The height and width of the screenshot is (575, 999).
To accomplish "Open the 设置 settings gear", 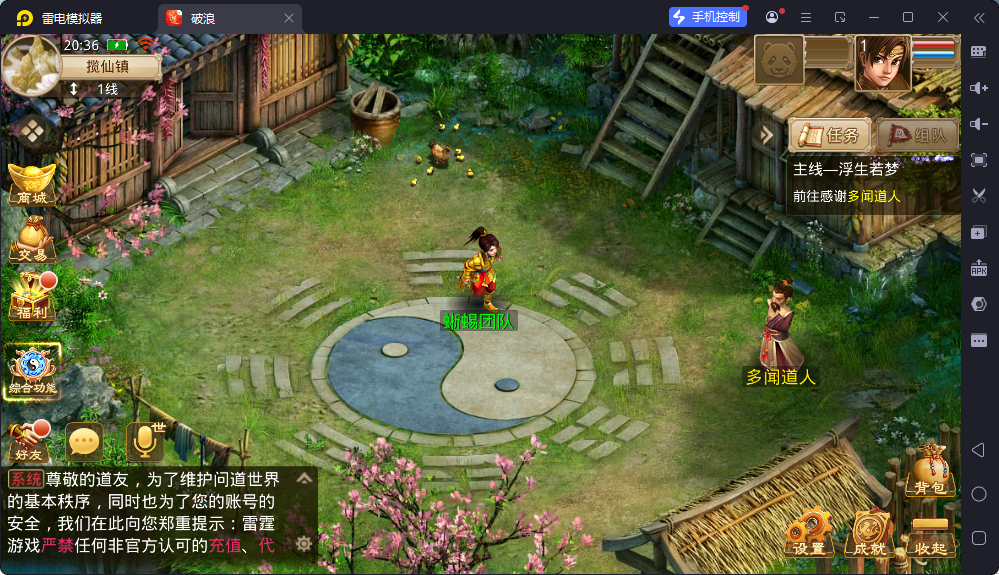I will click(808, 535).
